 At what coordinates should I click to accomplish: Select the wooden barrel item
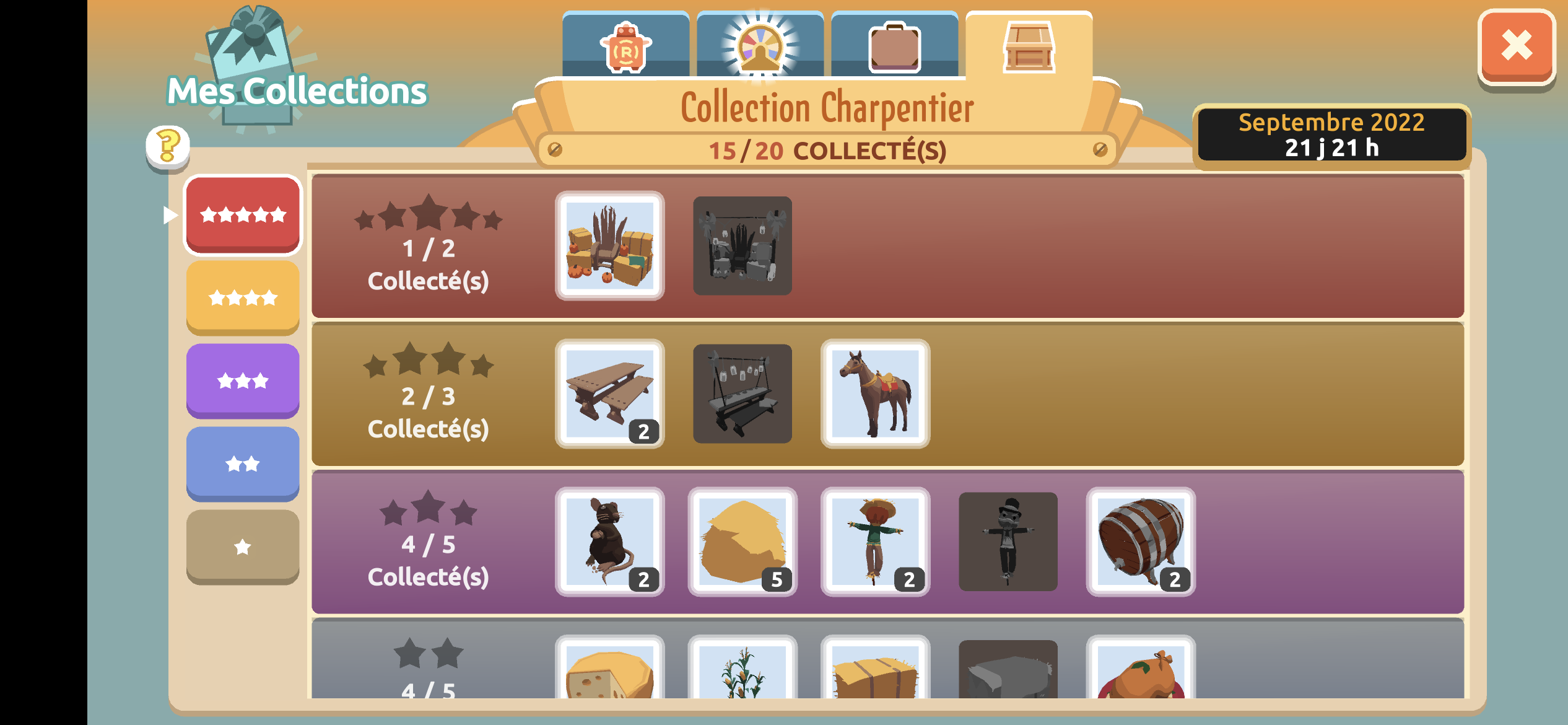[1141, 542]
